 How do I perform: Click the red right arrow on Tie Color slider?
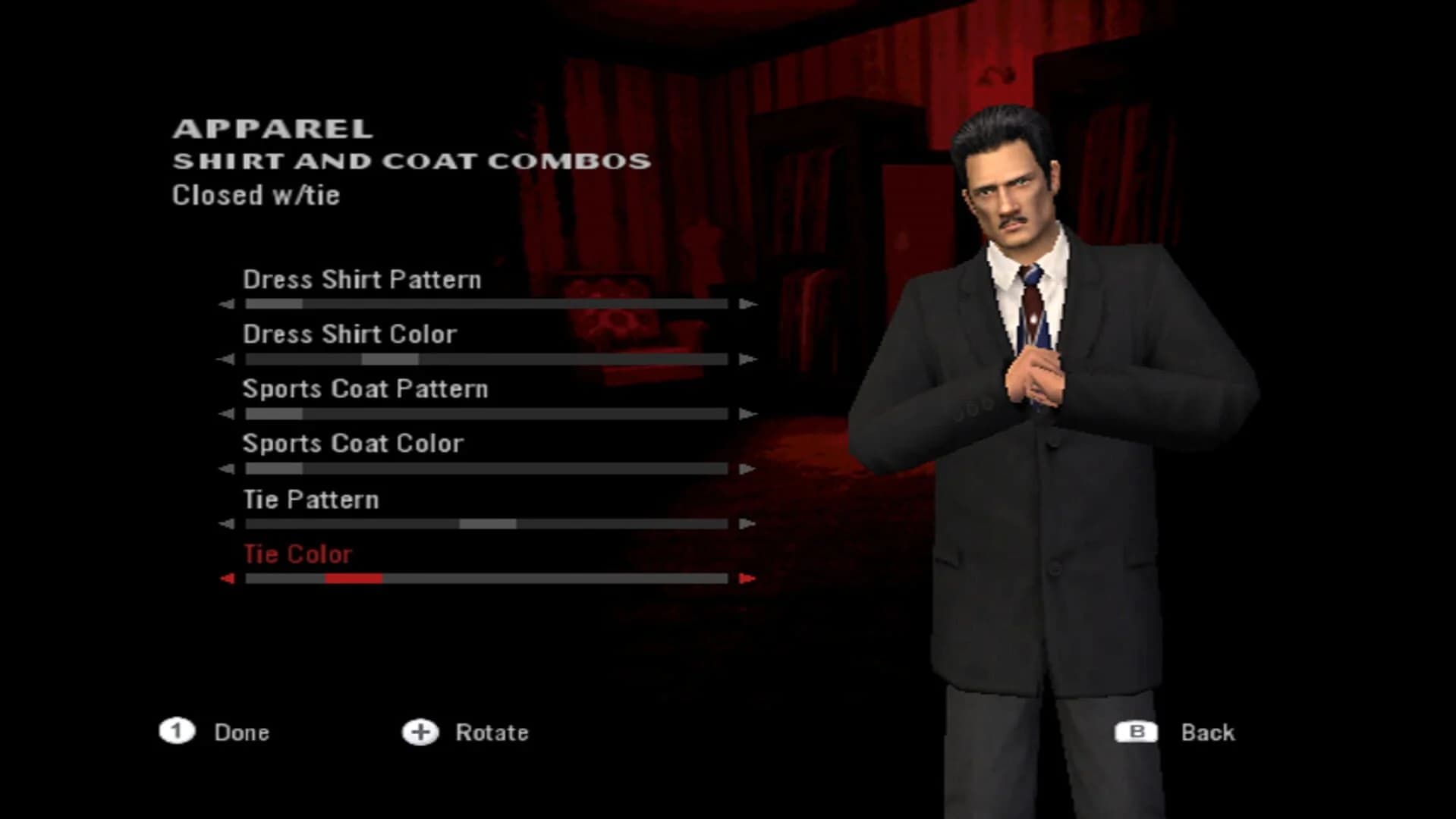click(748, 579)
